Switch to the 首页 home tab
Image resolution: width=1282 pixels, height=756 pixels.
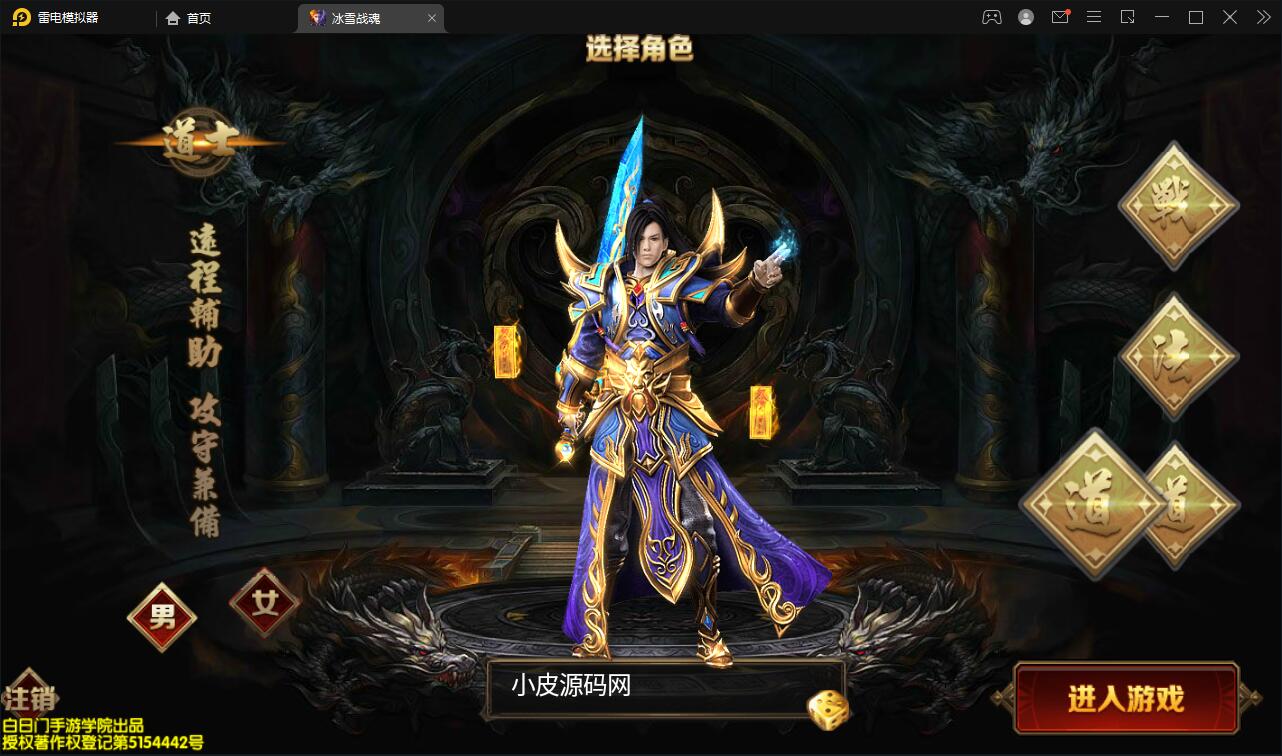point(188,17)
